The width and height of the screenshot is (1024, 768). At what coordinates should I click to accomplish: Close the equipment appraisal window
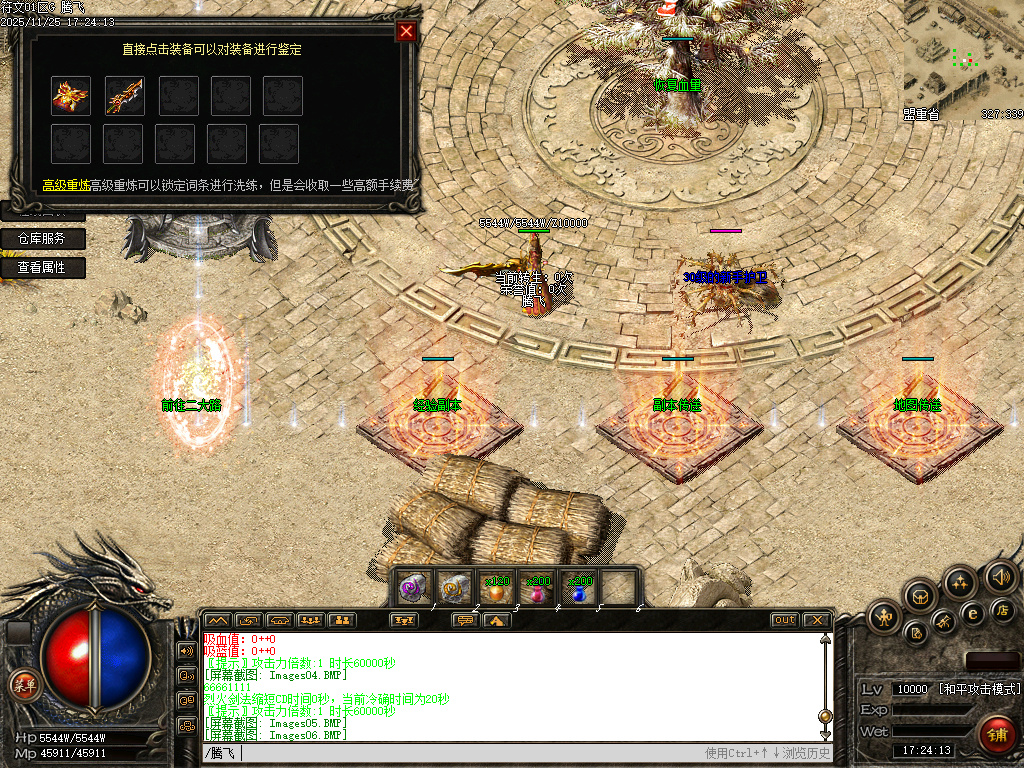[406, 31]
